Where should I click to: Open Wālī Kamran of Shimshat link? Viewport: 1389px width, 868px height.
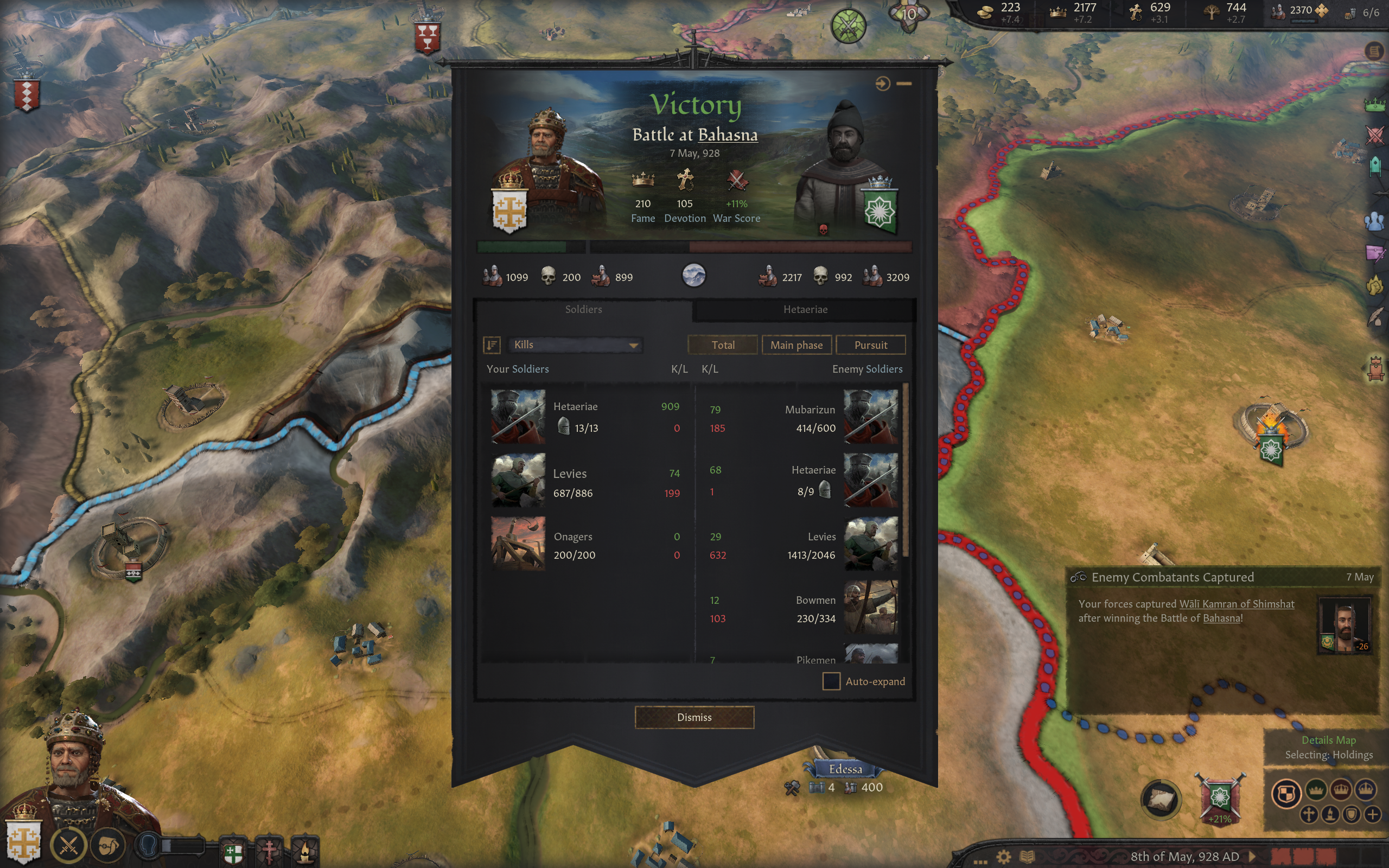pos(1237,604)
